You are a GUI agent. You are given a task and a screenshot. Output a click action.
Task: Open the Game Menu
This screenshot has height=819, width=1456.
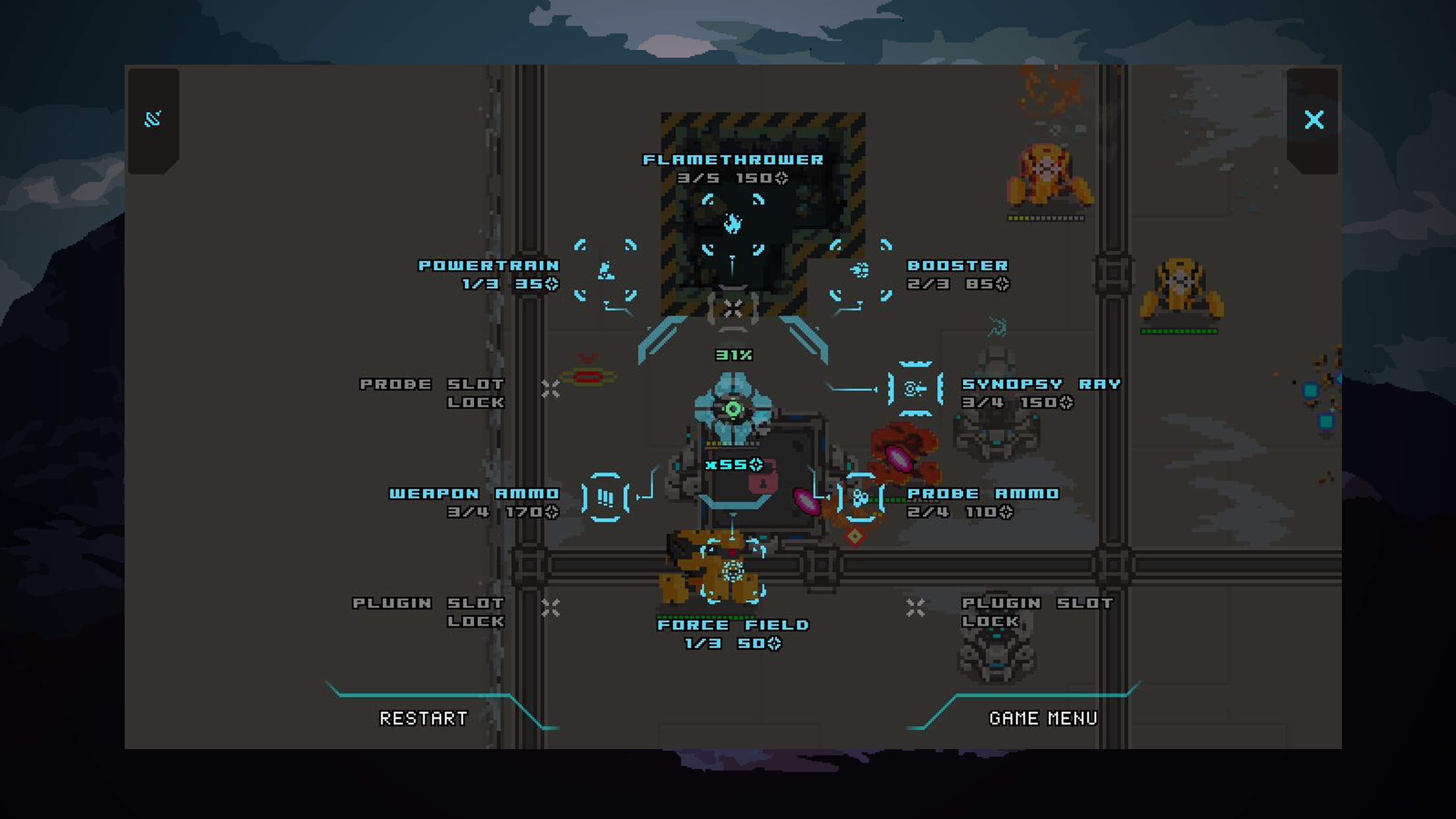tap(1043, 718)
